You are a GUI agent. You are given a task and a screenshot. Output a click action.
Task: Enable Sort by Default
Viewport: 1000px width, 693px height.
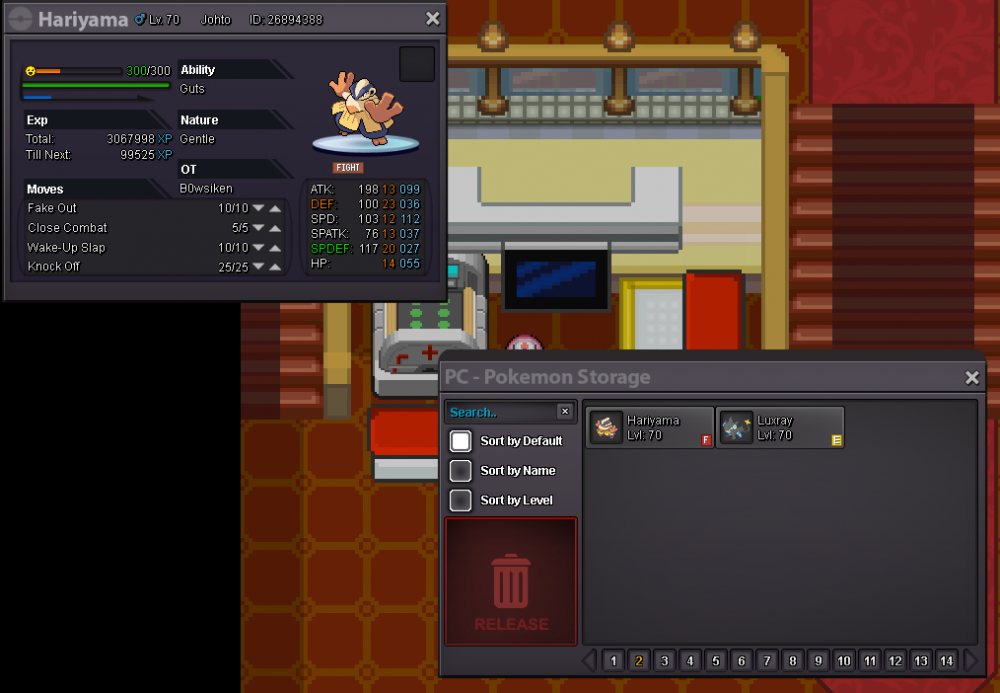461,441
